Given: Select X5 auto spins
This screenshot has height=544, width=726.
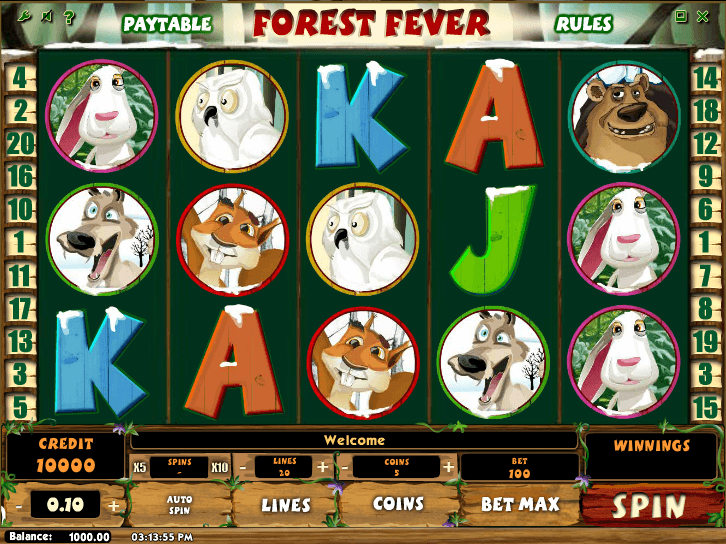Looking at the screenshot, I should tap(139, 467).
